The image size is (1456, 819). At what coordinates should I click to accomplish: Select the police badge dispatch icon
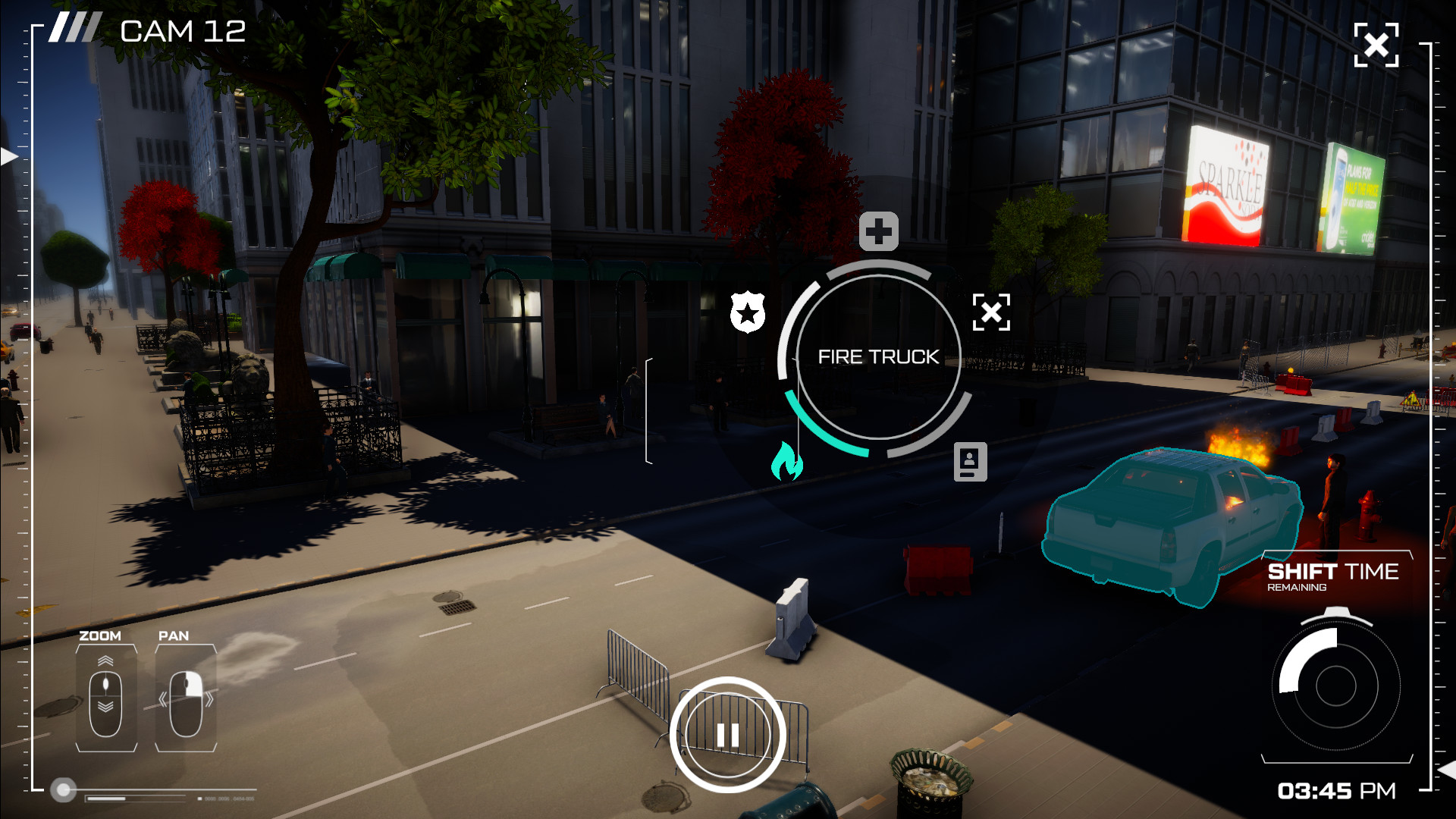coord(748,312)
